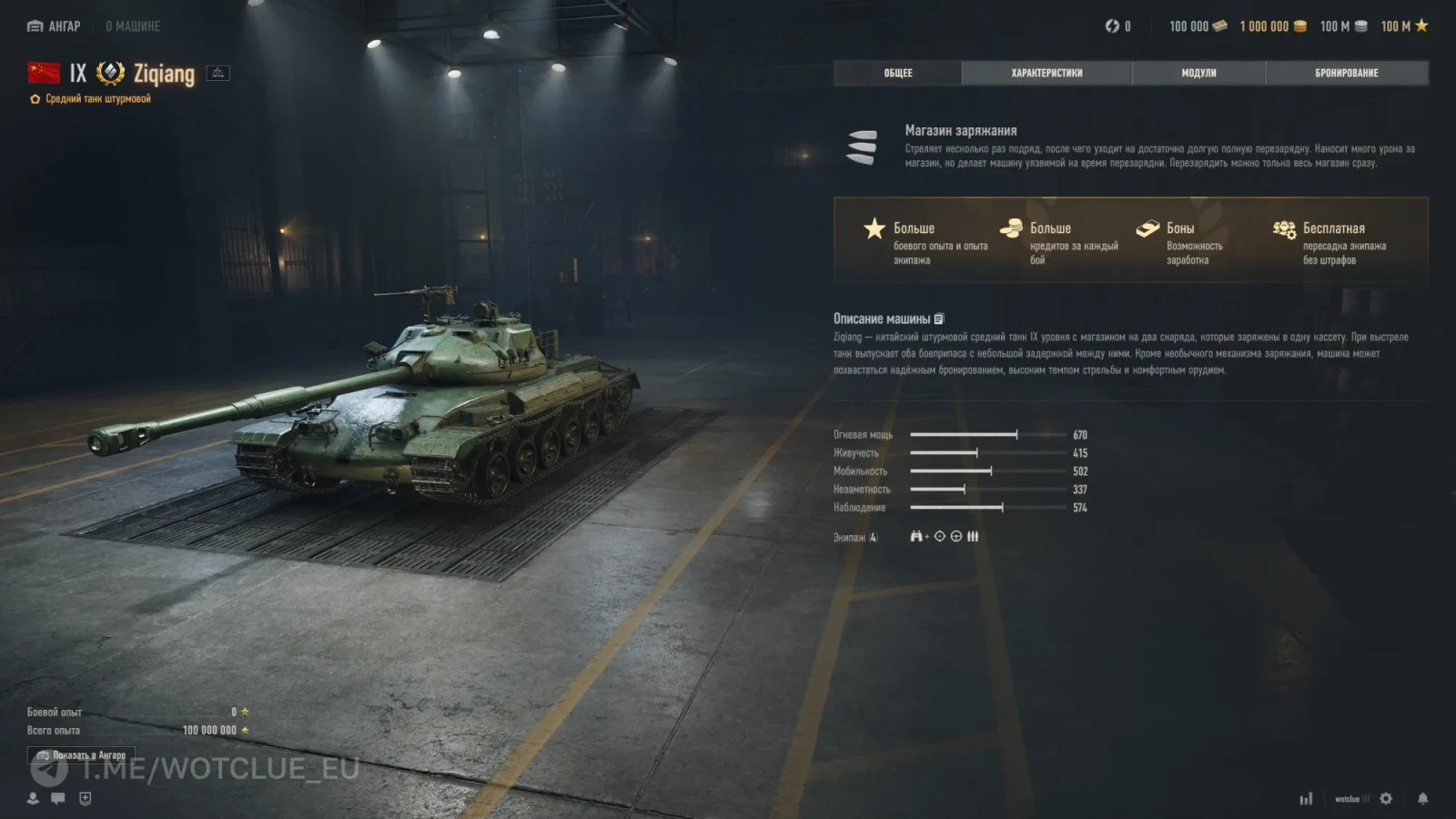
Task: Open the contacts person icon
Action: click(x=33, y=798)
